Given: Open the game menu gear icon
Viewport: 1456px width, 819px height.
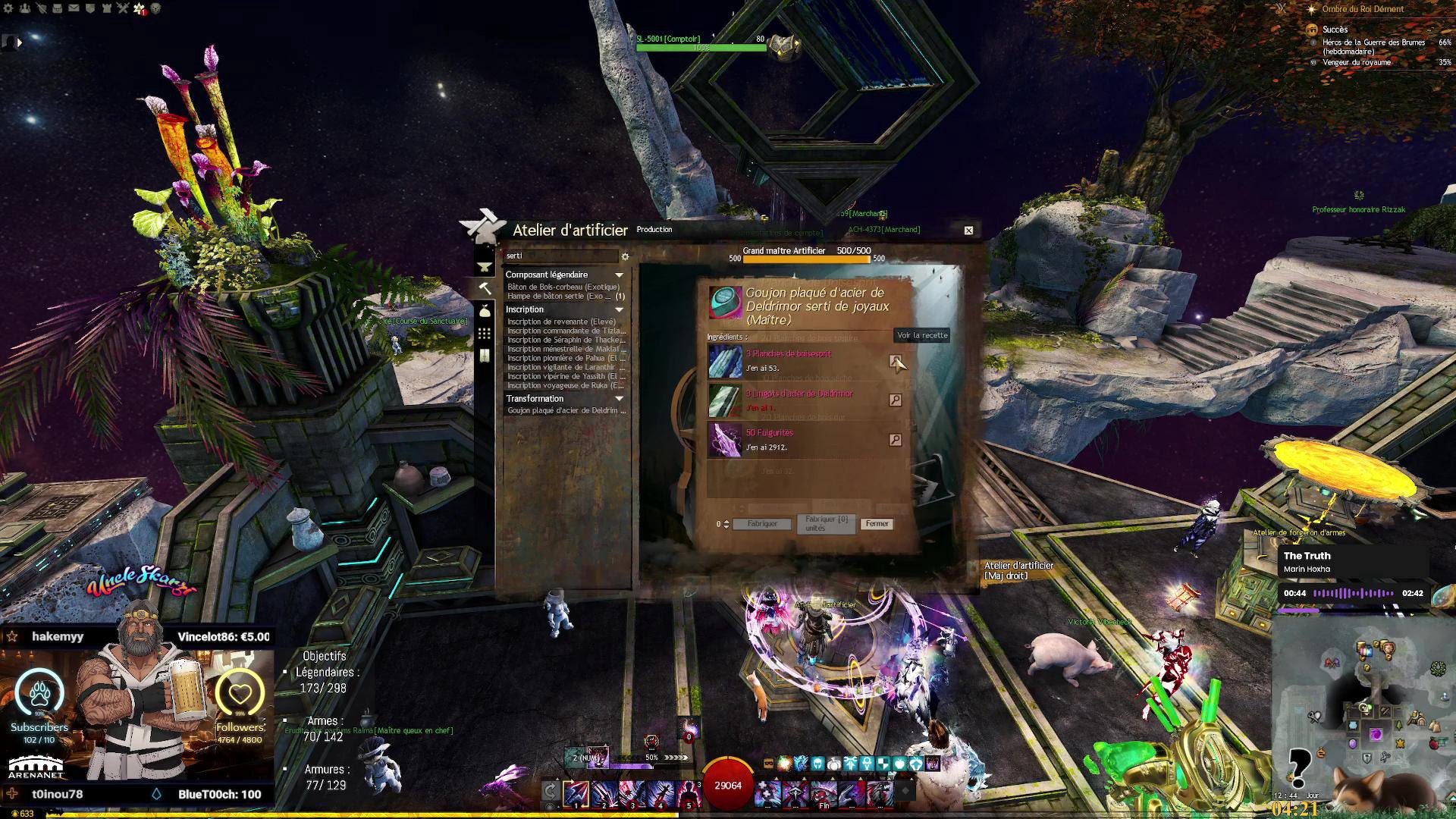Looking at the screenshot, I should (8, 8).
